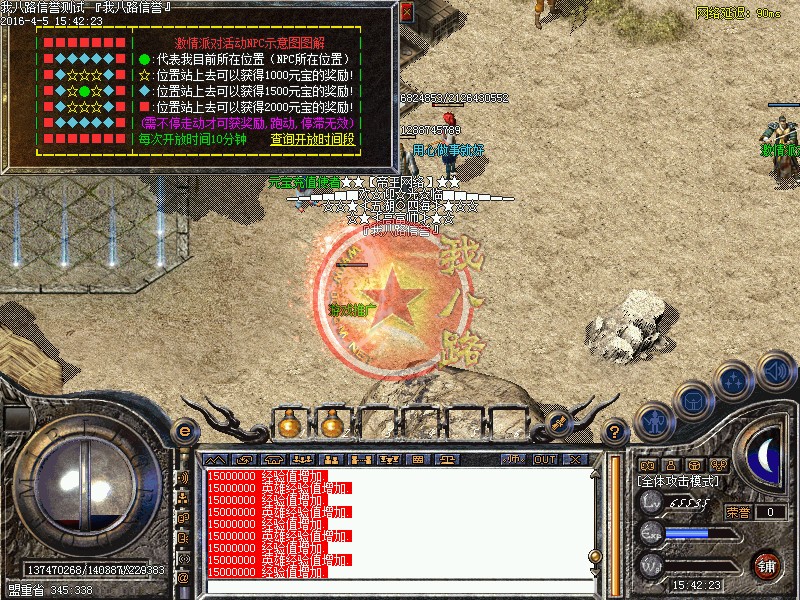Use the first gold potion belt slot
The image size is (800, 600).
tap(289, 424)
